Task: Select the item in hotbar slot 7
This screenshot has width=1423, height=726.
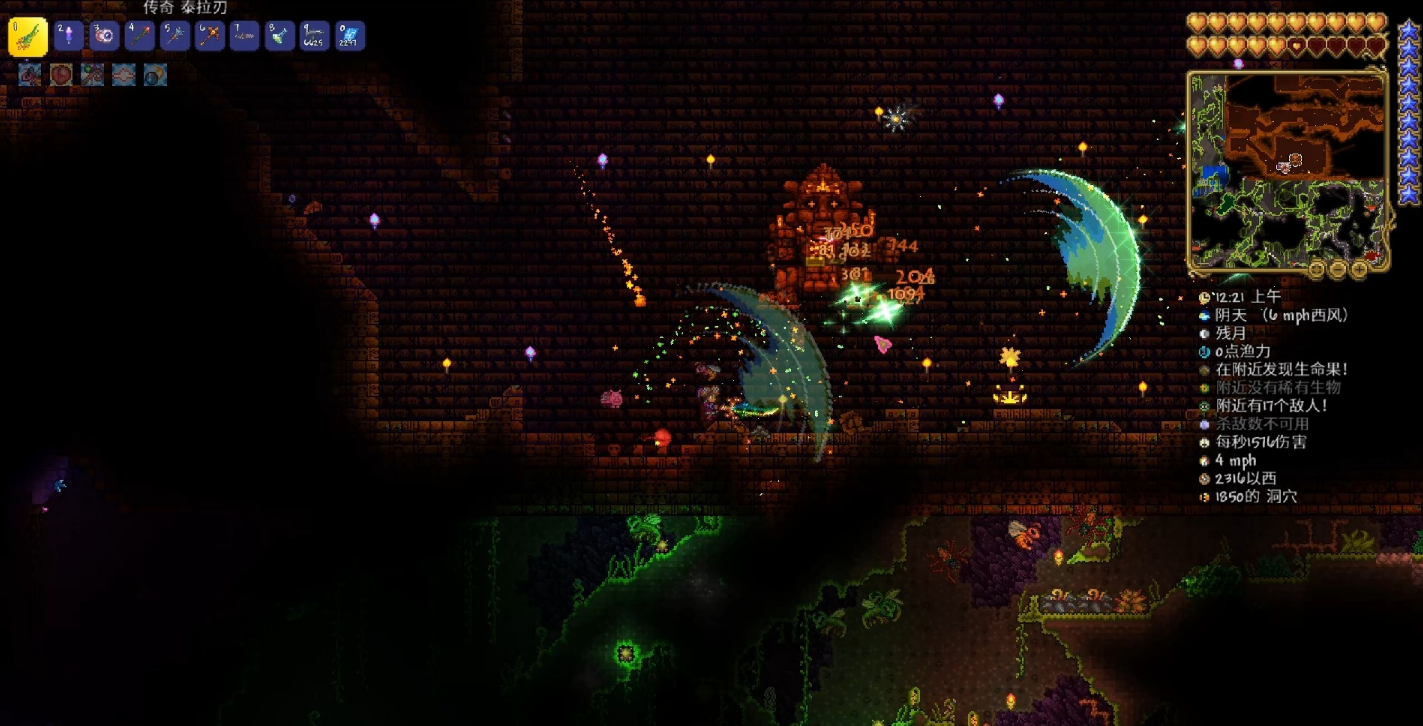Action: [245, 37]
